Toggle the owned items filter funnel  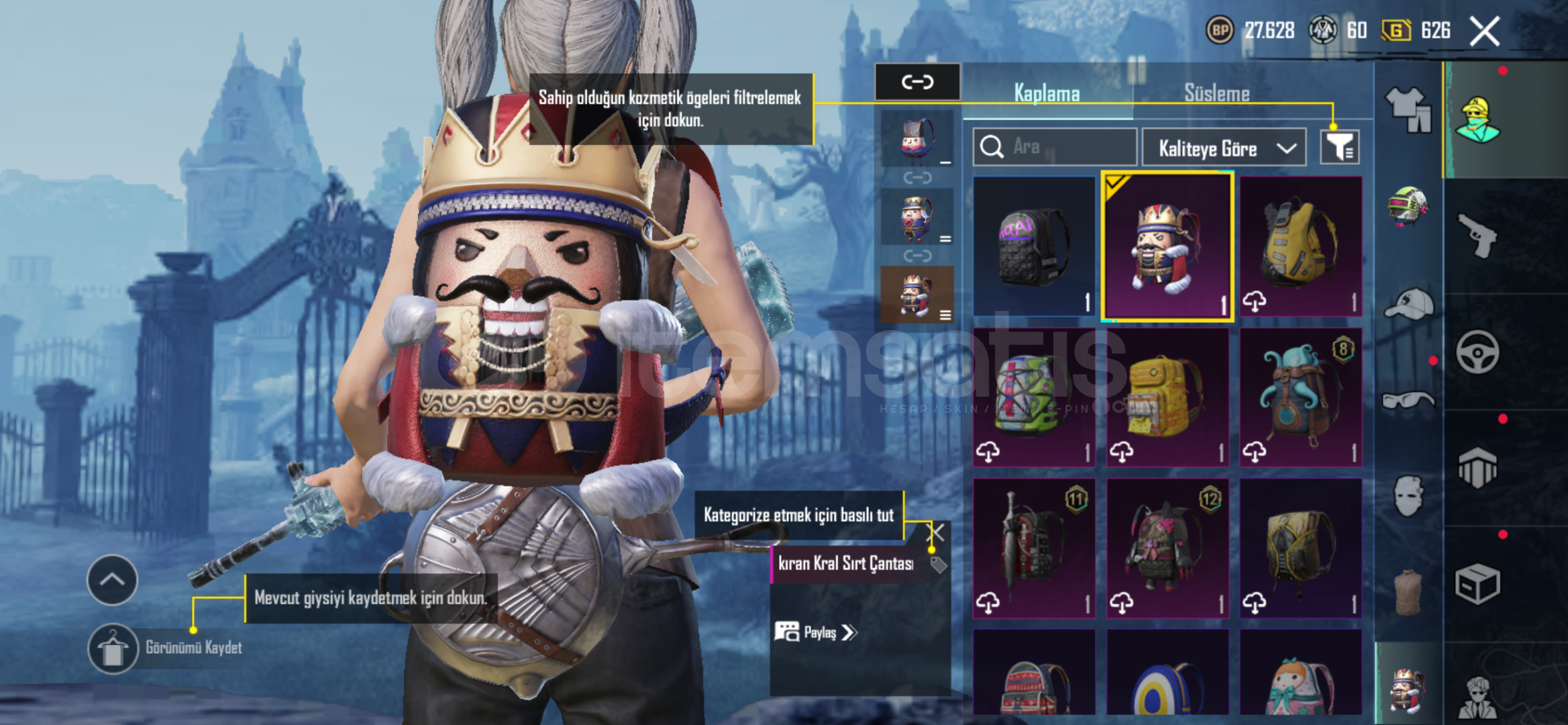tap(1340, 147)
